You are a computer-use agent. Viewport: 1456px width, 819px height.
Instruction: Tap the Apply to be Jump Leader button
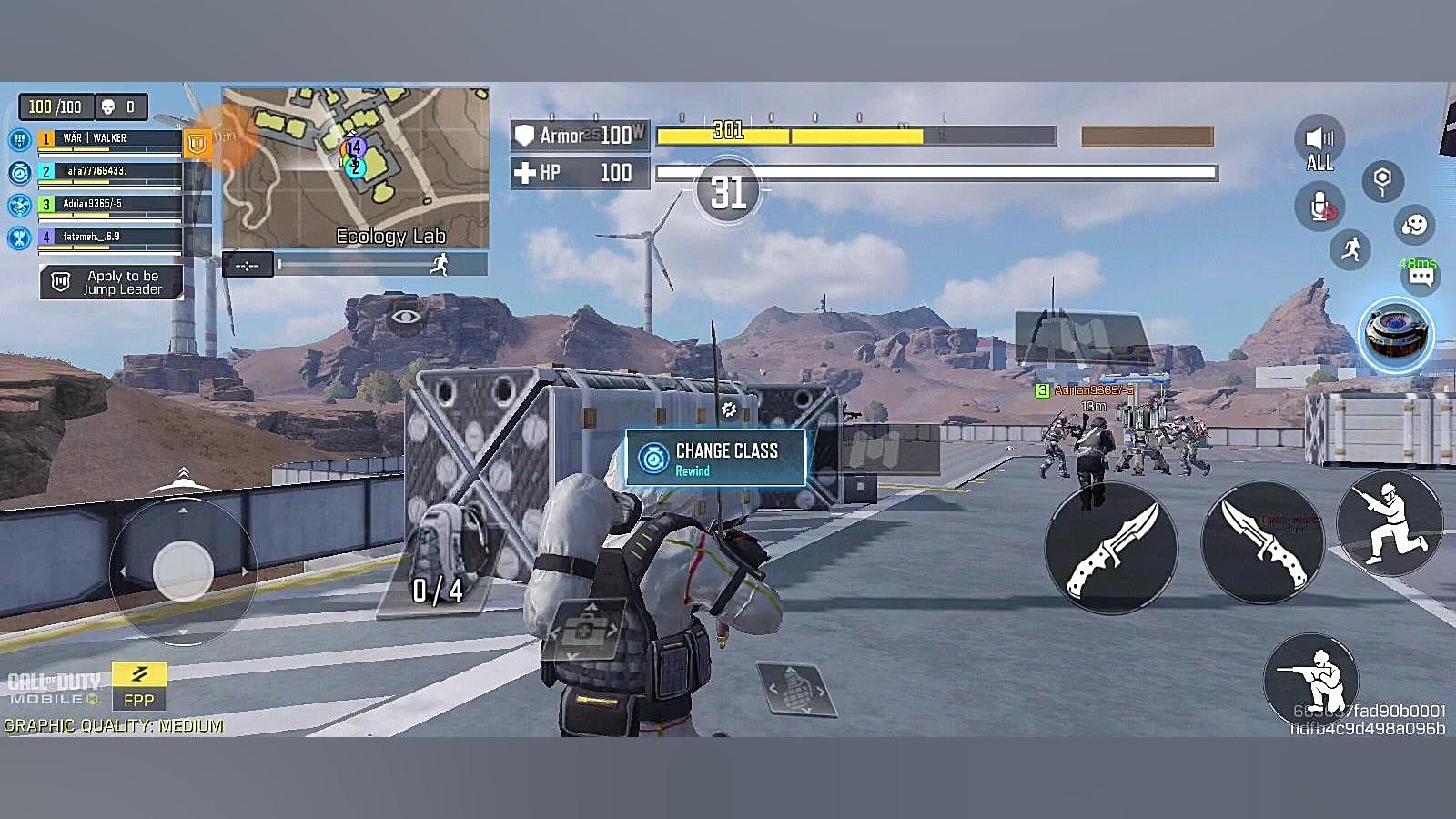(x=112, y=282)
